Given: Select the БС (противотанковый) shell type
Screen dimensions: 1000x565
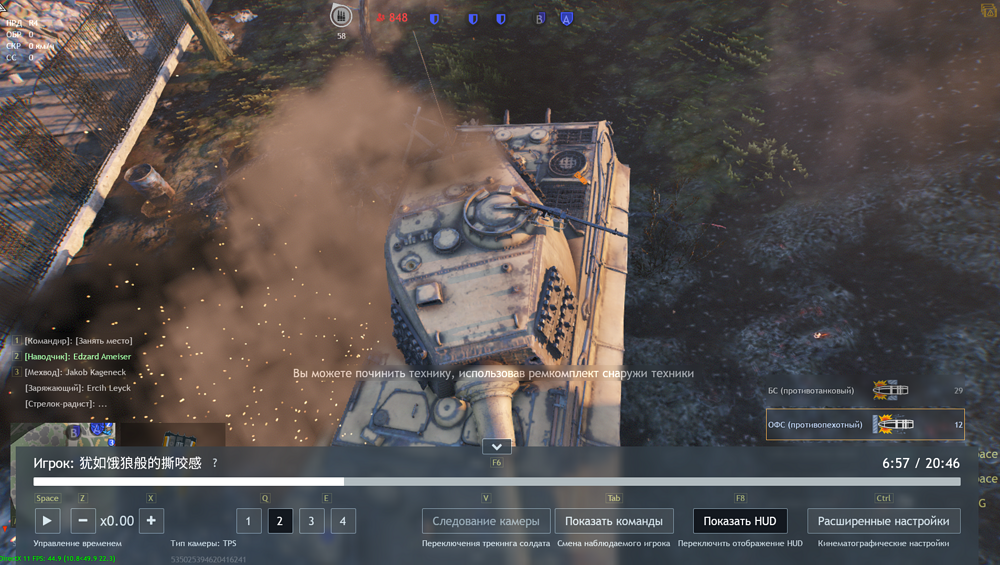Looking at the screenshot, I should (865, 390).
